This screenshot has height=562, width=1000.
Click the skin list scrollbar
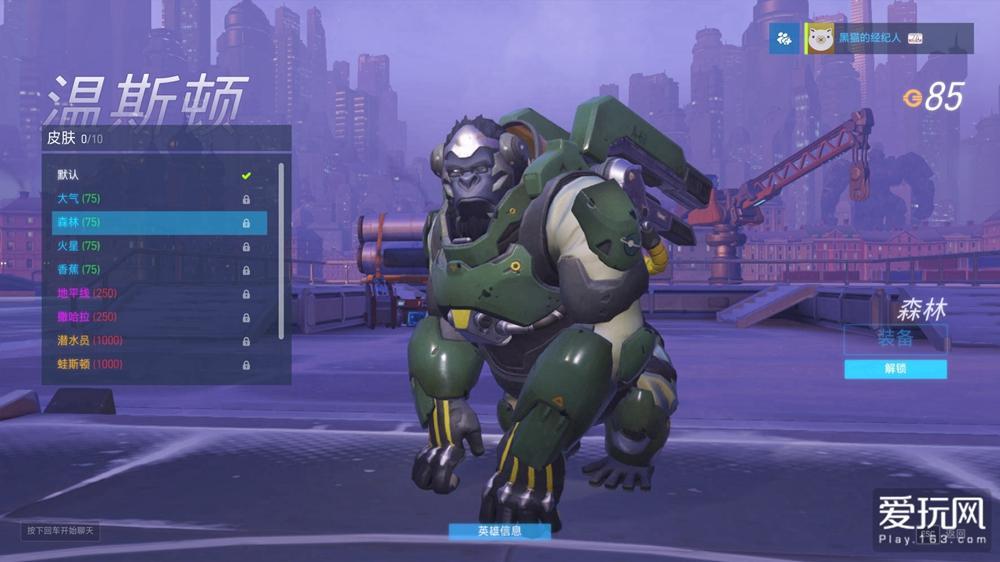[x=282, y=250]
